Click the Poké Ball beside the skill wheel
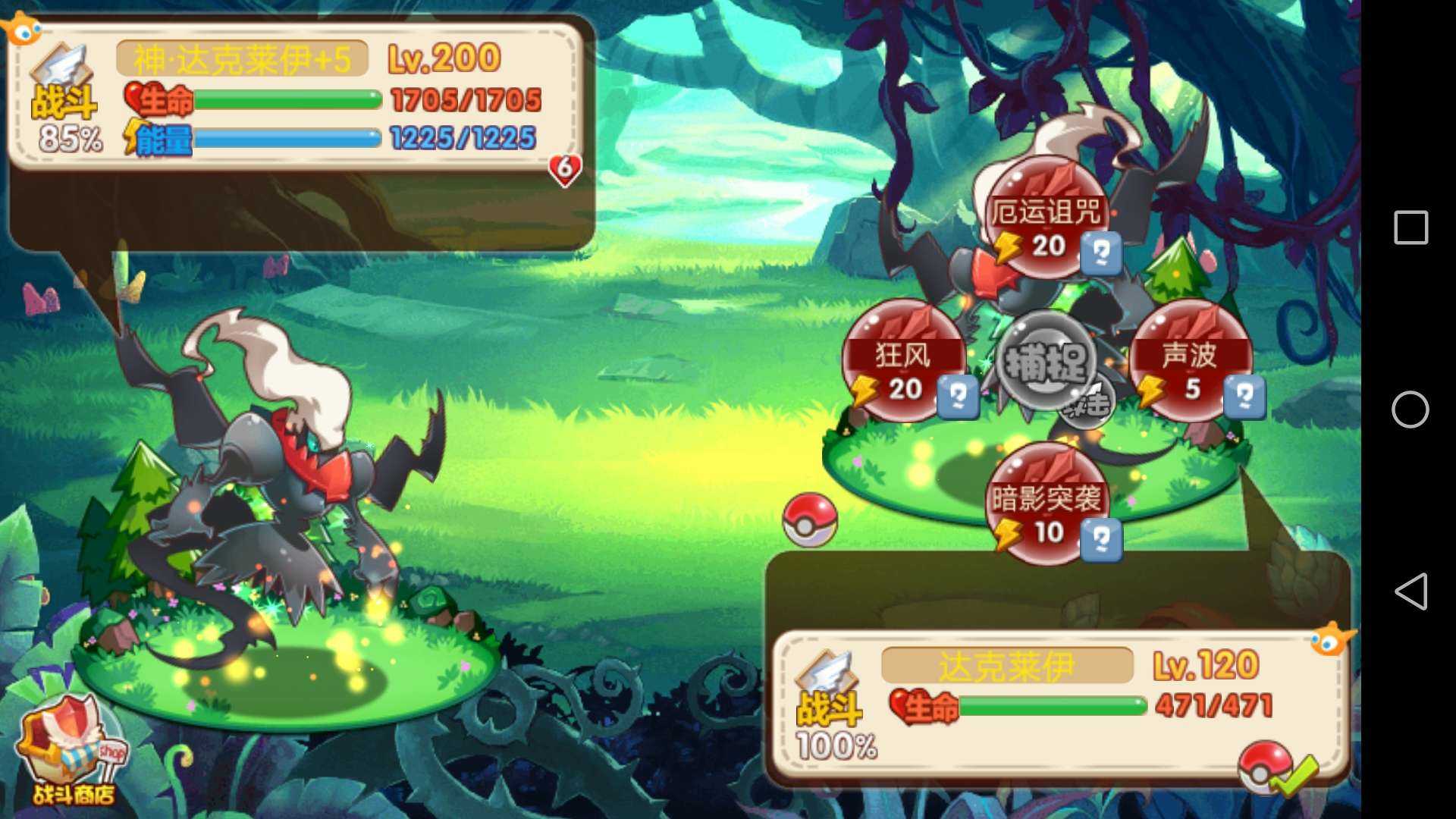 (810, 519)
